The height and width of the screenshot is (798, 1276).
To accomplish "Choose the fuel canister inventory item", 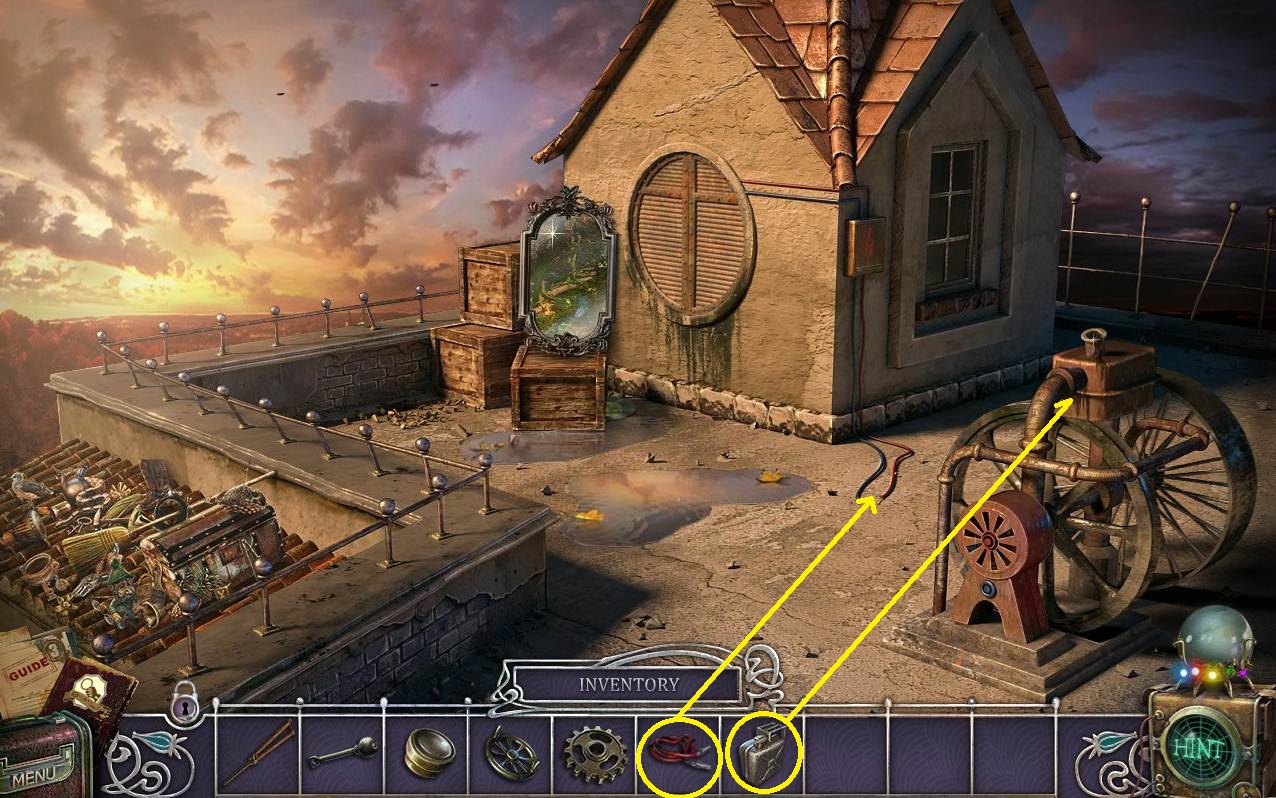I will [x=763, y=753].
